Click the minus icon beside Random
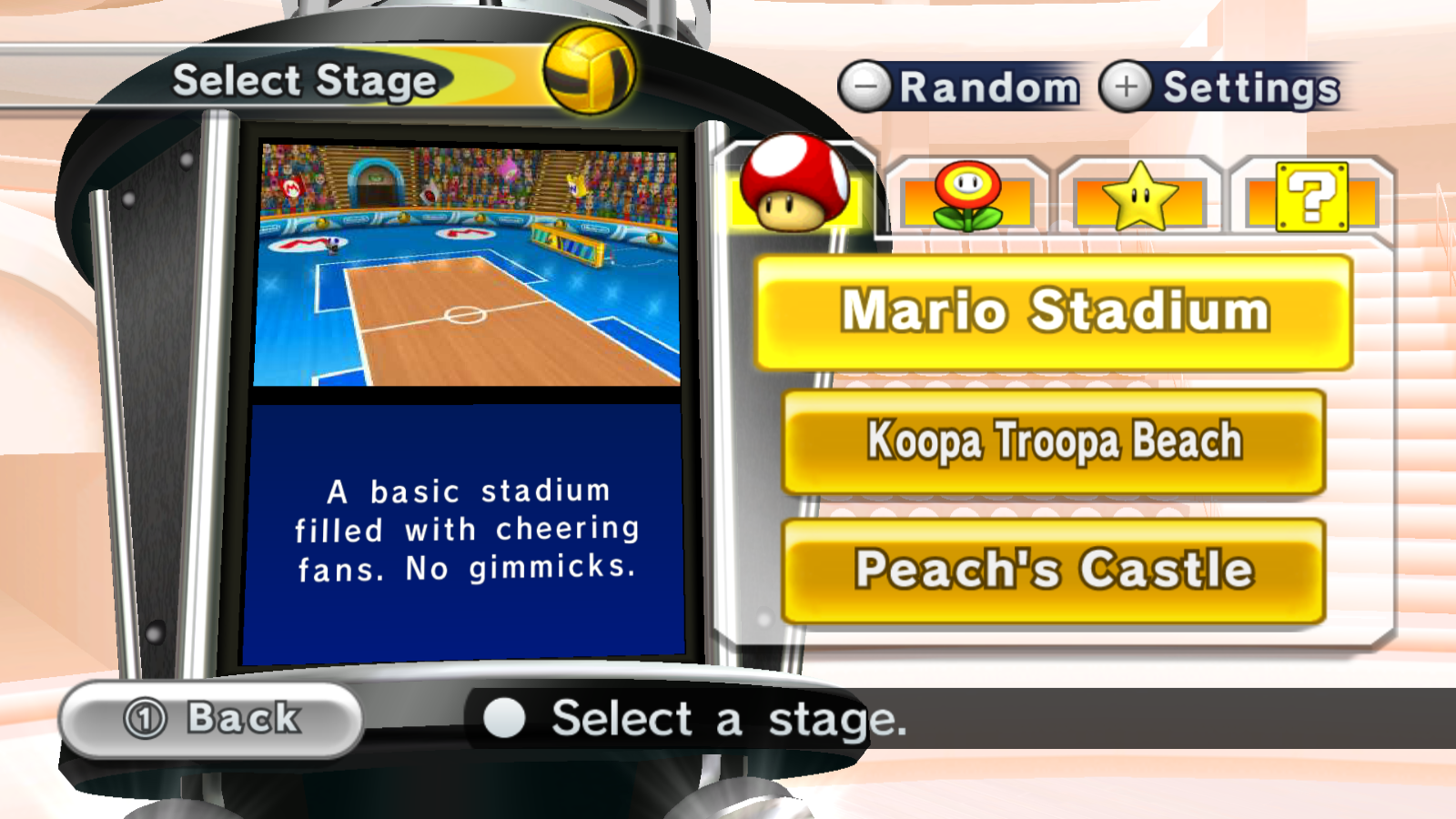This screenshot has width=1456, height=819. click(863, 86)
